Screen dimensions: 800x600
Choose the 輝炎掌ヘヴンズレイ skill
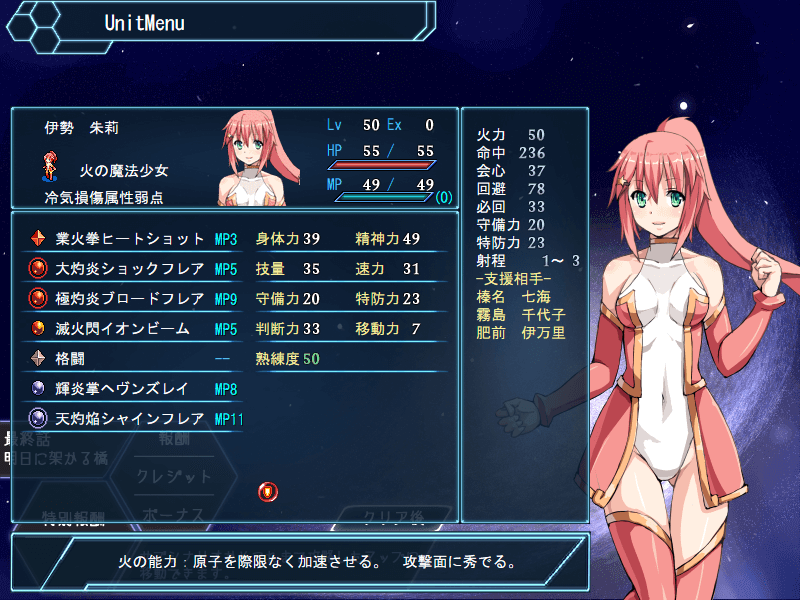[130, 389]
